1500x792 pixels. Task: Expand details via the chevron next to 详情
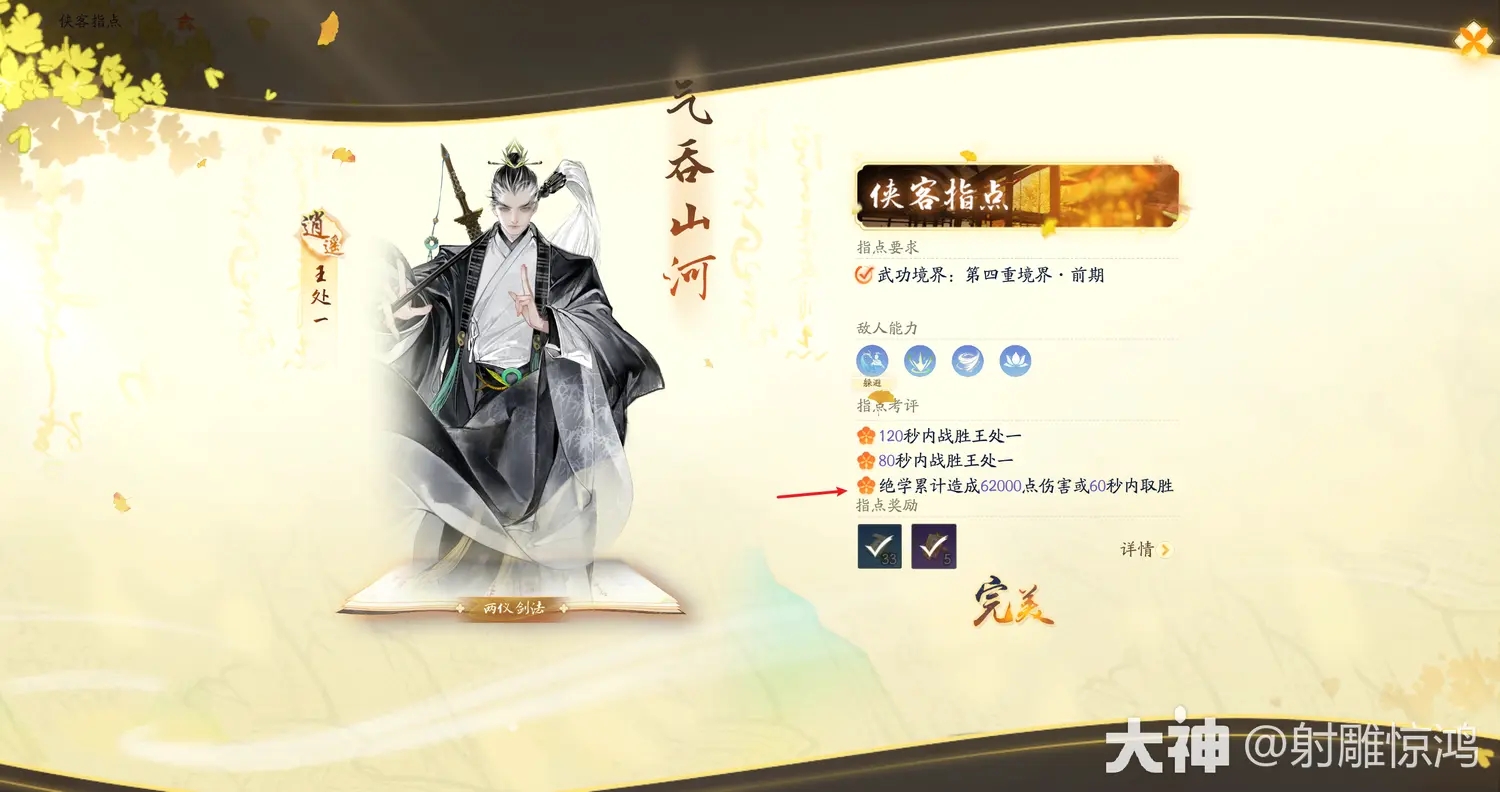(x=1167, y=549)
